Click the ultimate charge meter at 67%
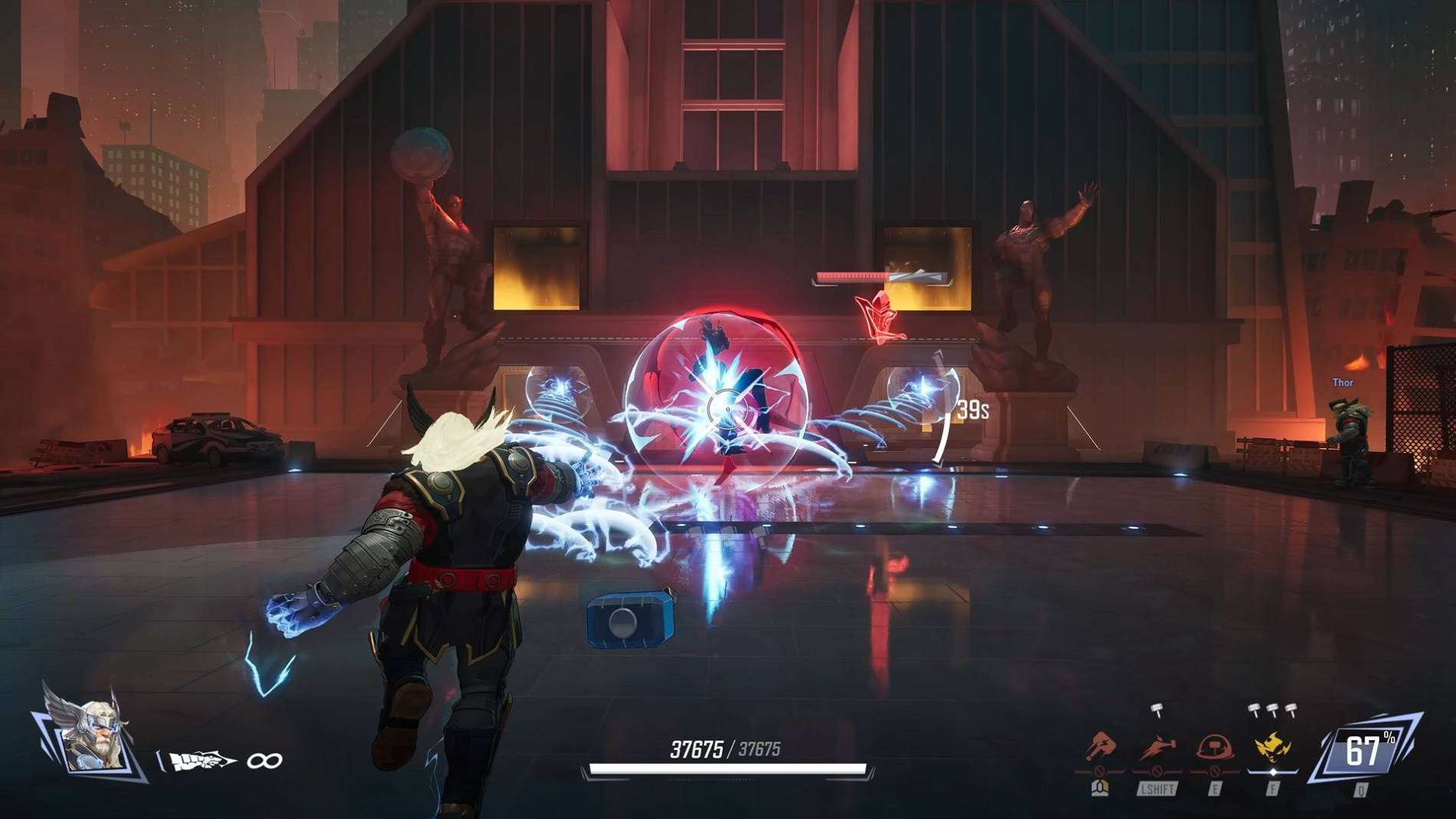Image resolution: width=1456 pixels, height=819 pixels. 1366,751
